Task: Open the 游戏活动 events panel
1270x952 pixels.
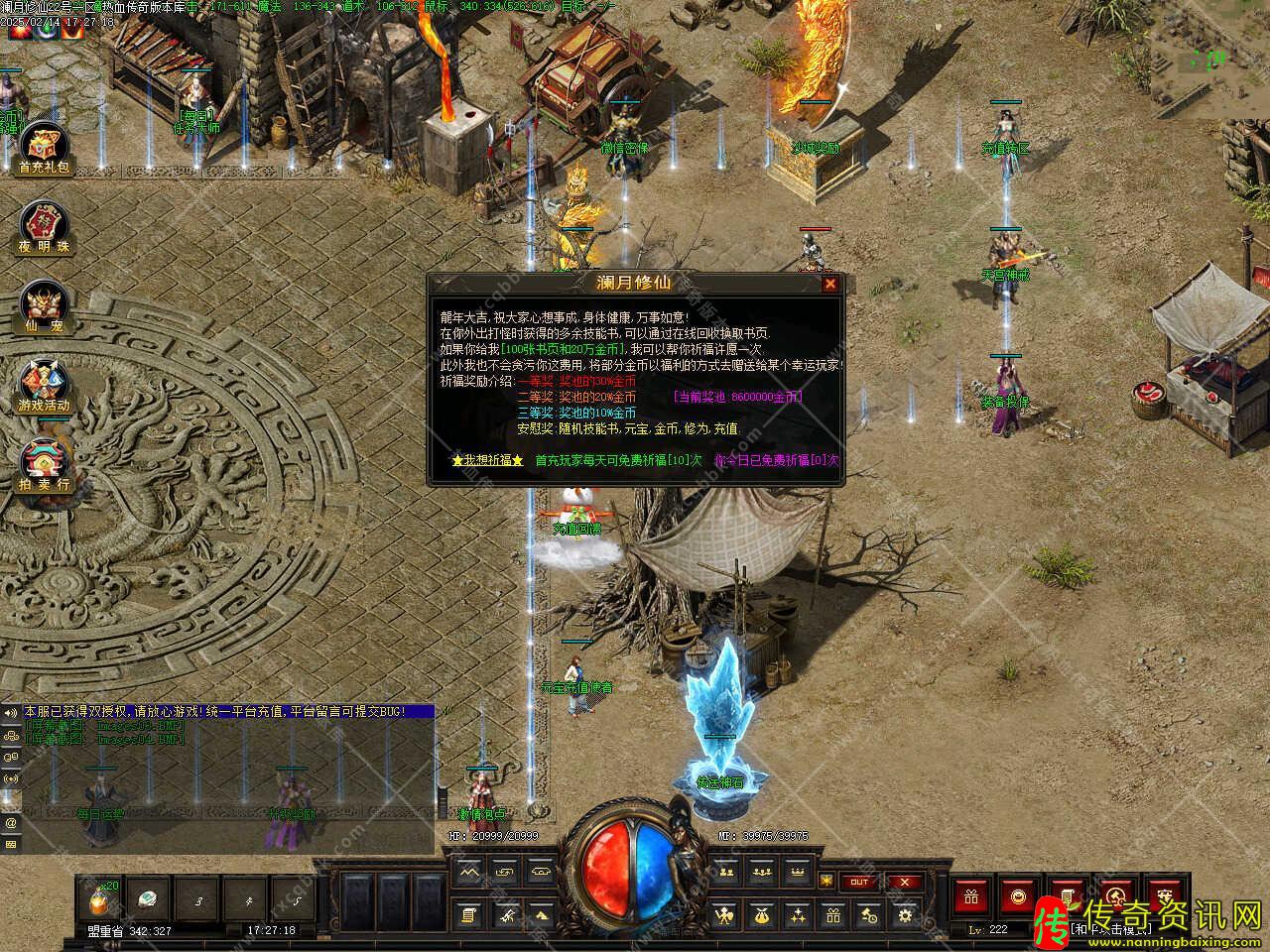Action: tap(44, 385)
